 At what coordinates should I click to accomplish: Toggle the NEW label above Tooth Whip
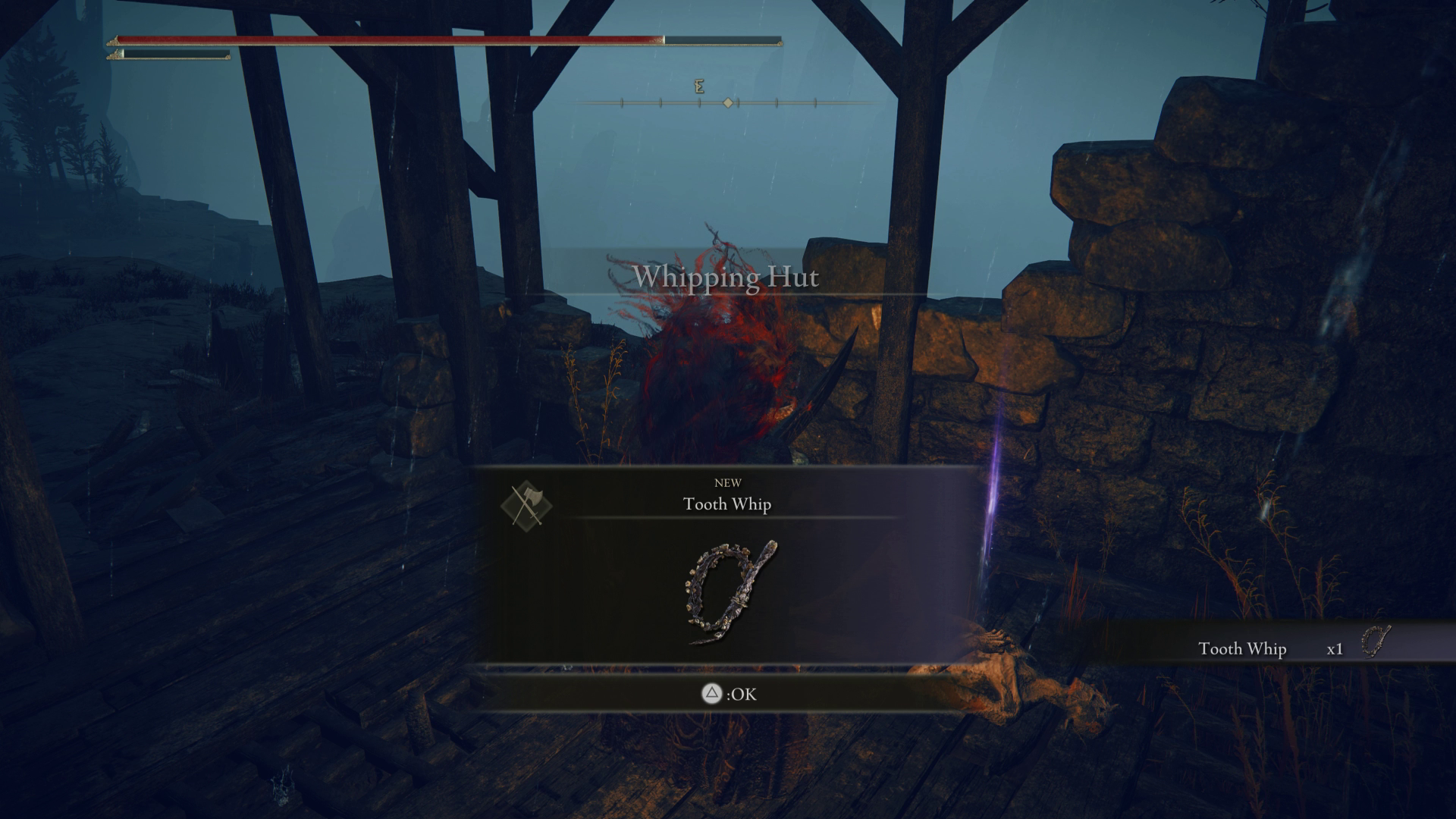727,483
